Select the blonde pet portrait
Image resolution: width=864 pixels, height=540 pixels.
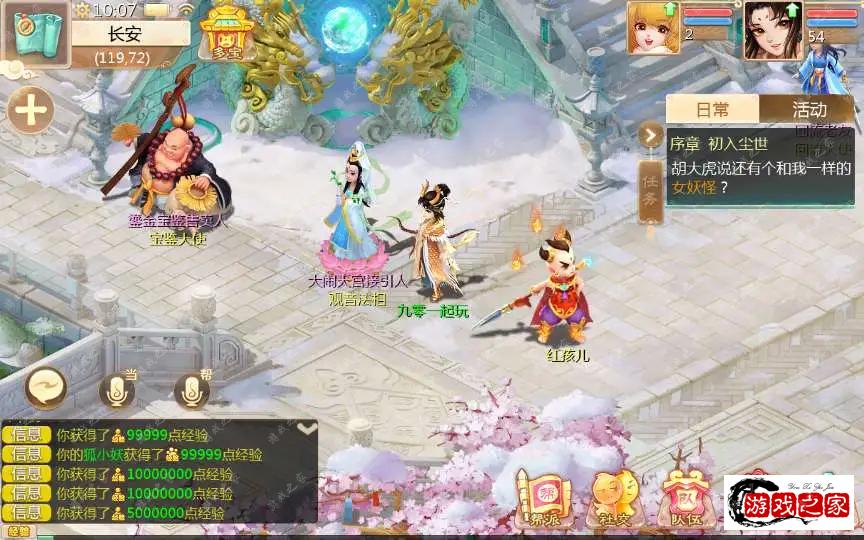click(653, 27)
